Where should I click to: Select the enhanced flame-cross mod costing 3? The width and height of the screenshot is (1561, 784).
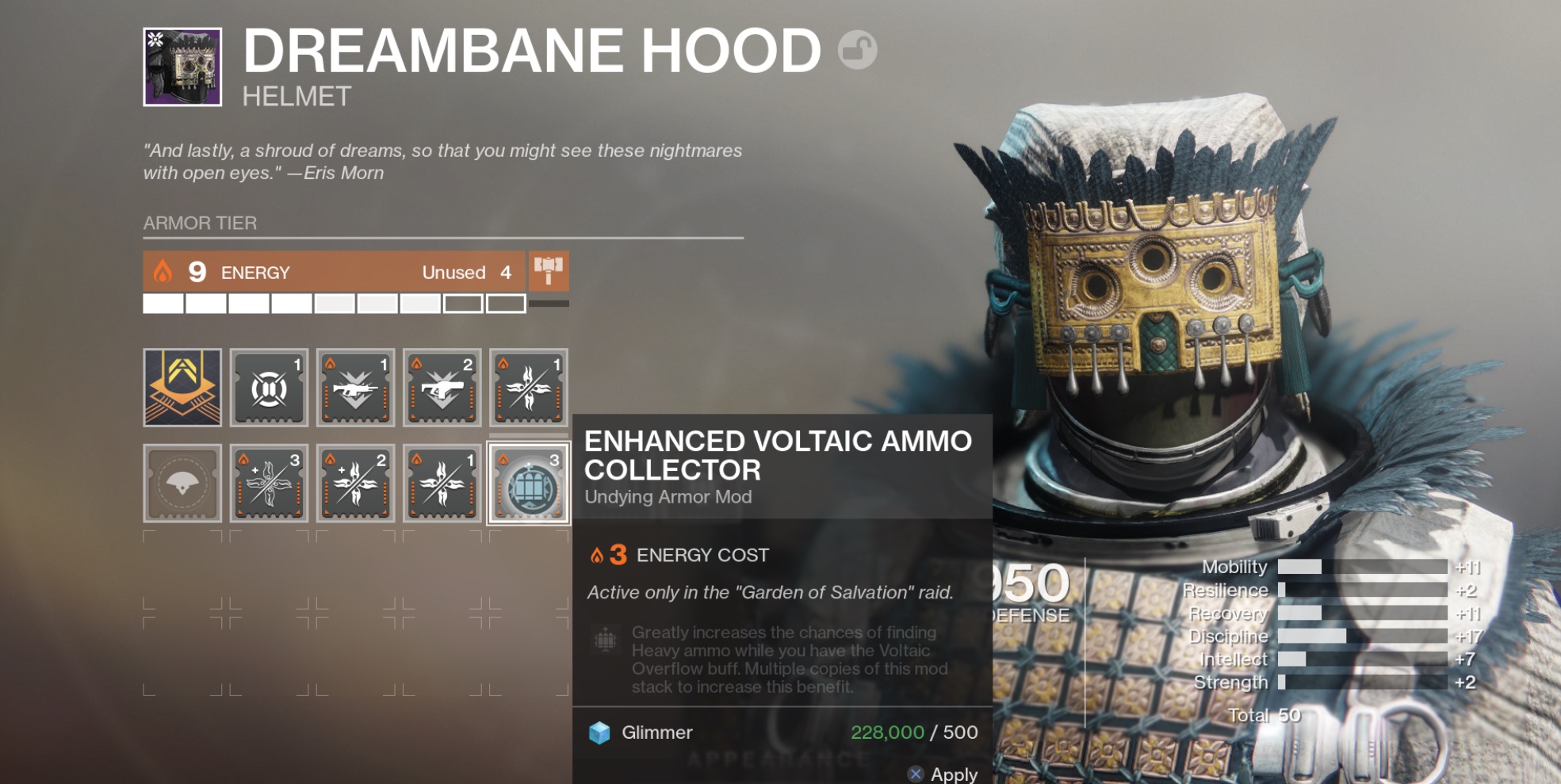(x=269, y=484)
